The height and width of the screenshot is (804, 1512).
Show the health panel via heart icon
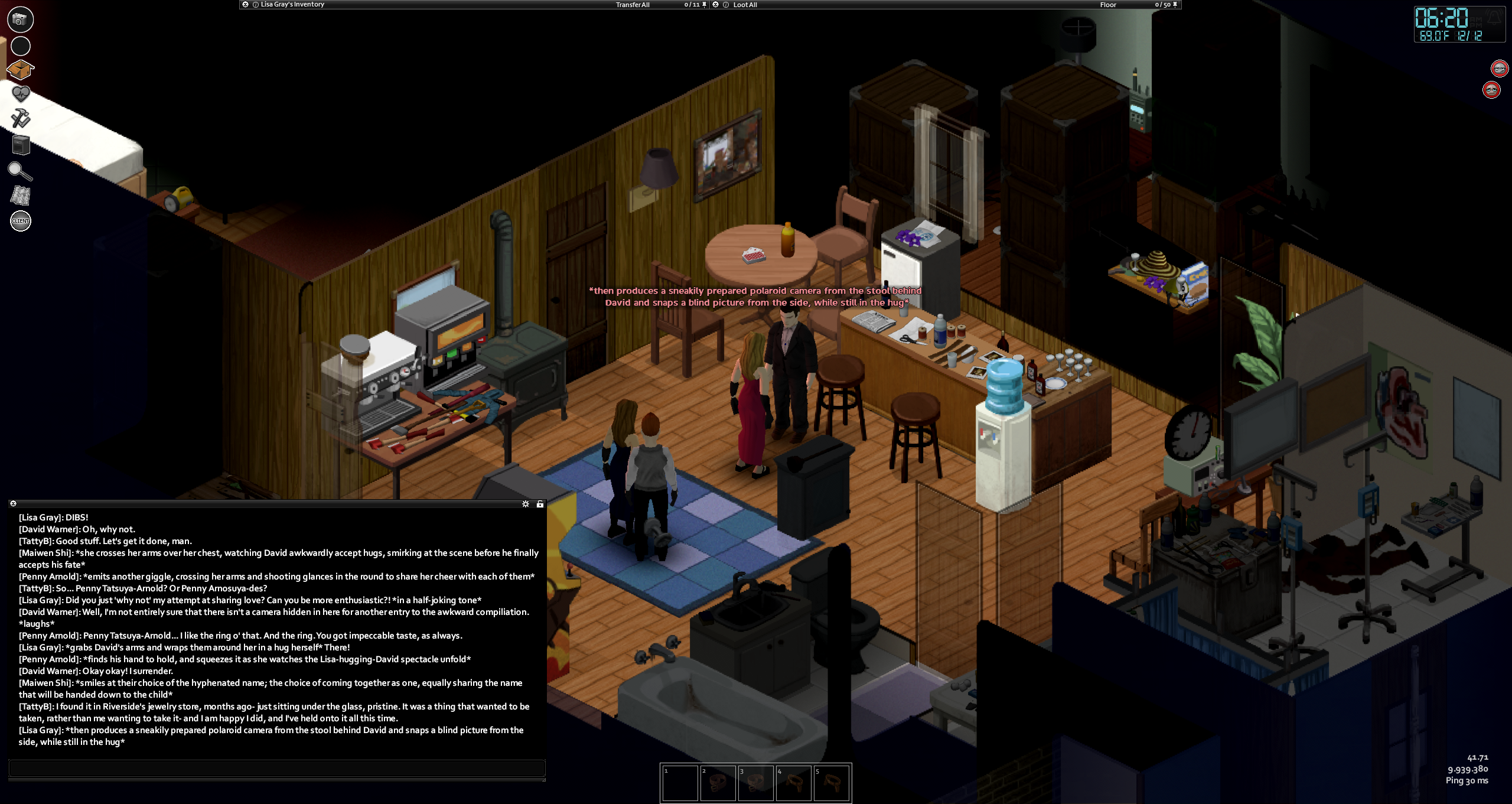coord(21,94)
